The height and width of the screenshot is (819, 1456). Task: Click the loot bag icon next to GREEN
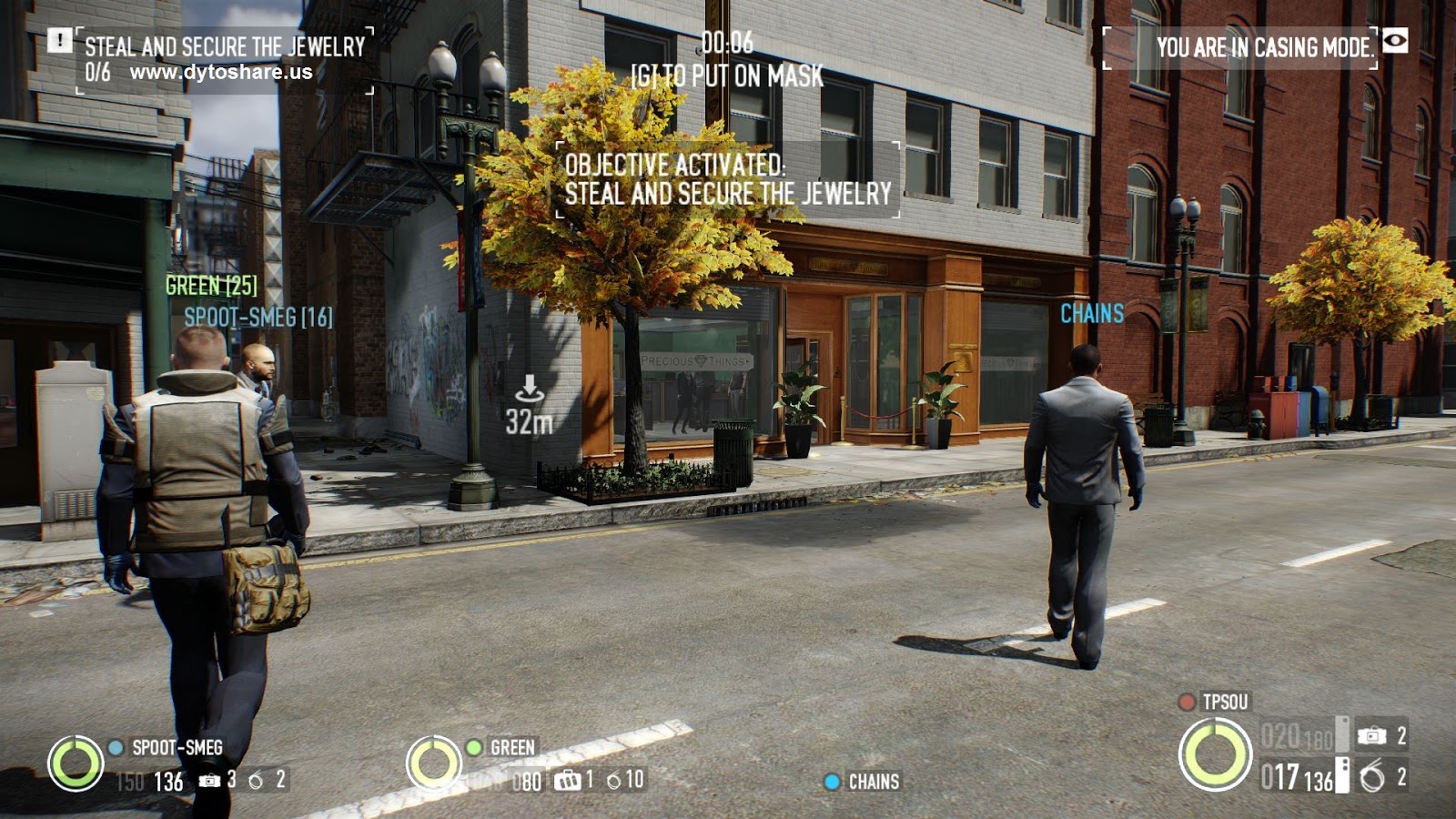point(568,780)
